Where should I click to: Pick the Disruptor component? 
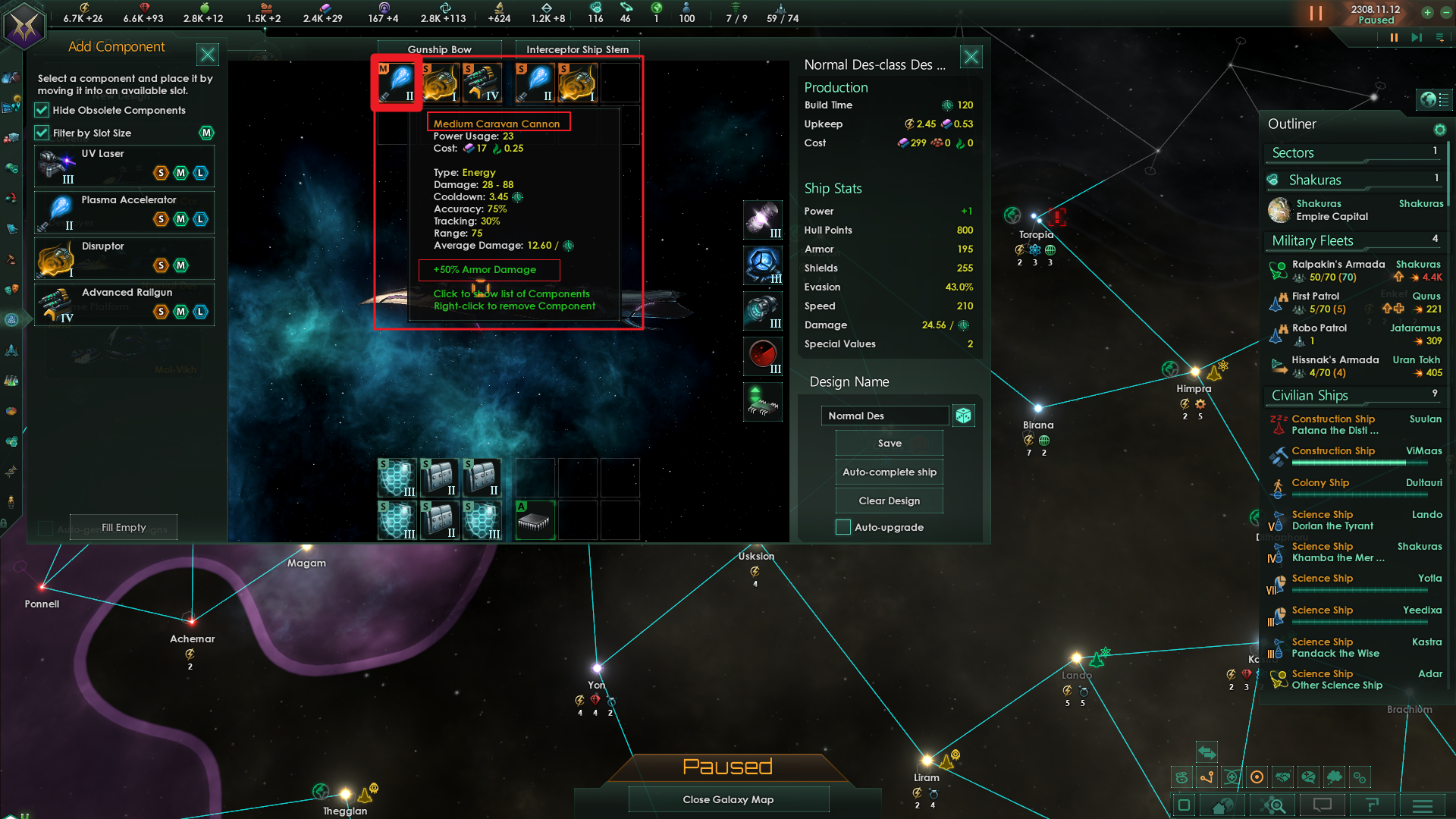124,258
